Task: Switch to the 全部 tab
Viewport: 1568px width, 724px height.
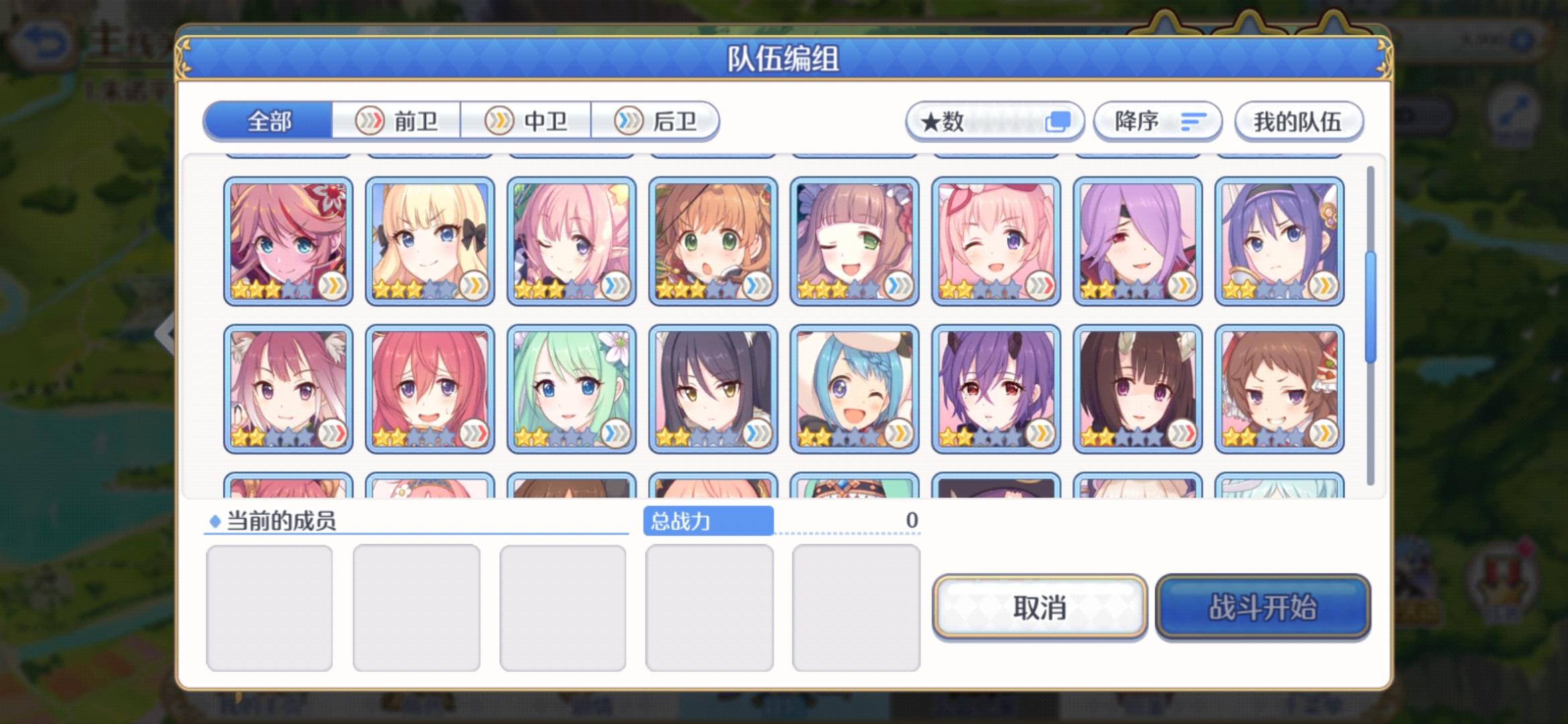Action: pos(268,121)
